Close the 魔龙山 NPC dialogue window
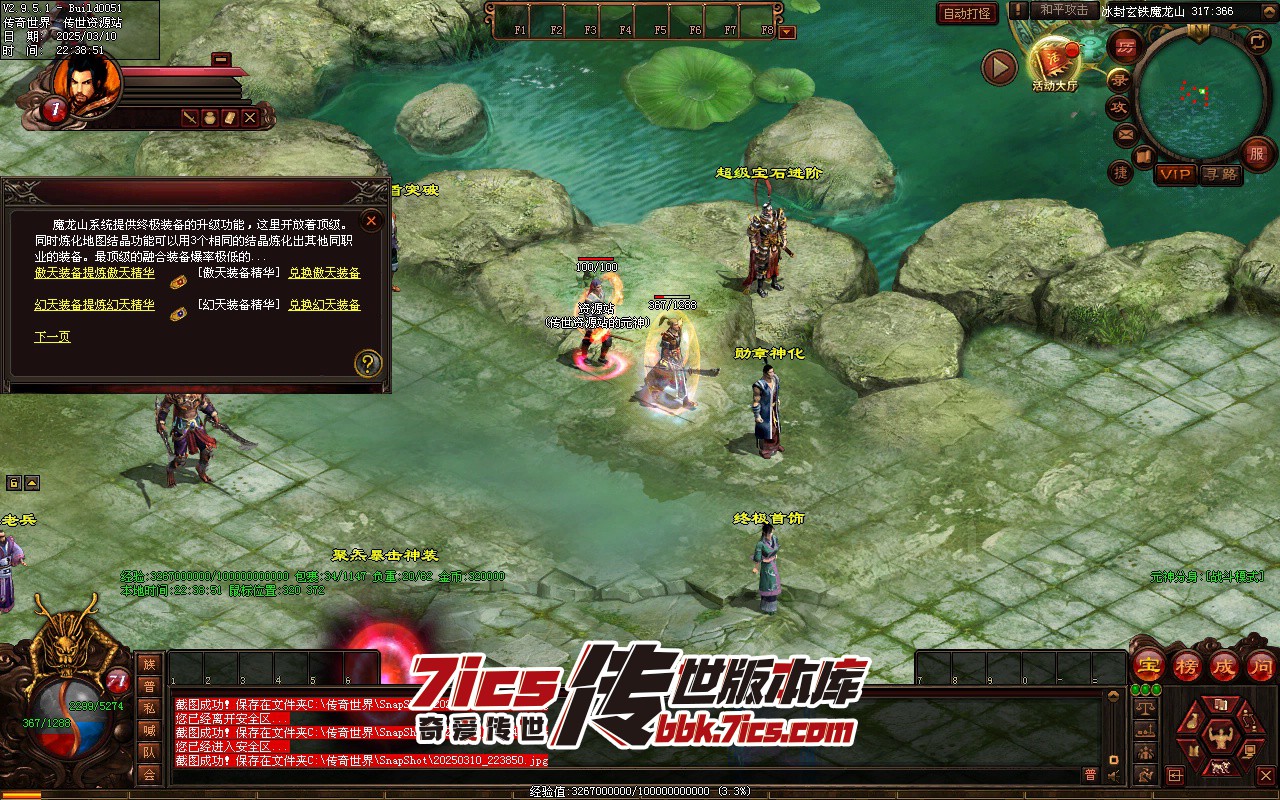The height and width of the screenshot is (800, 1280). pos(371,221)
